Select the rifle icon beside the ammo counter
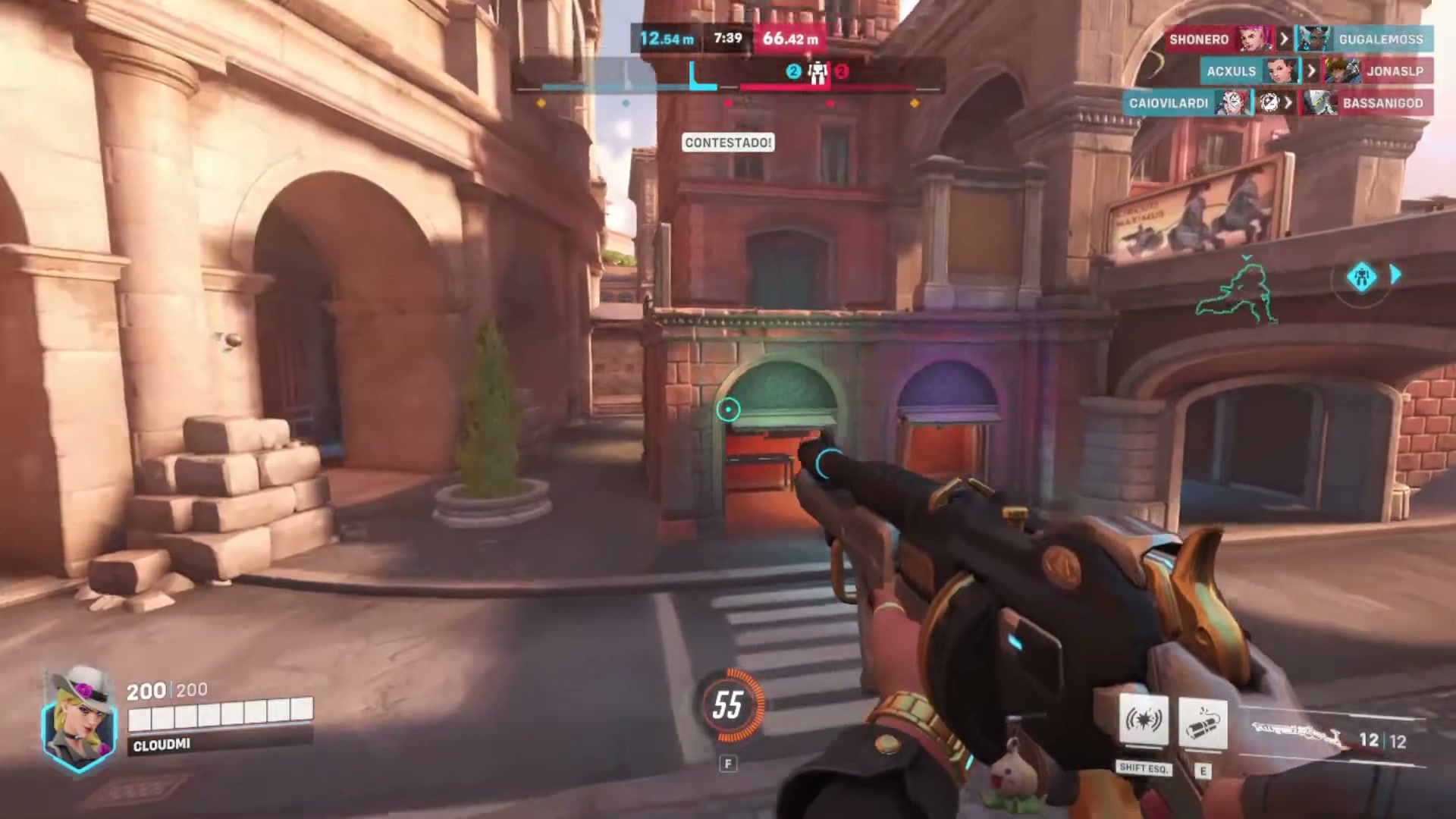The height and width of the screenshot is (819, 1456). pos(1297,732)
